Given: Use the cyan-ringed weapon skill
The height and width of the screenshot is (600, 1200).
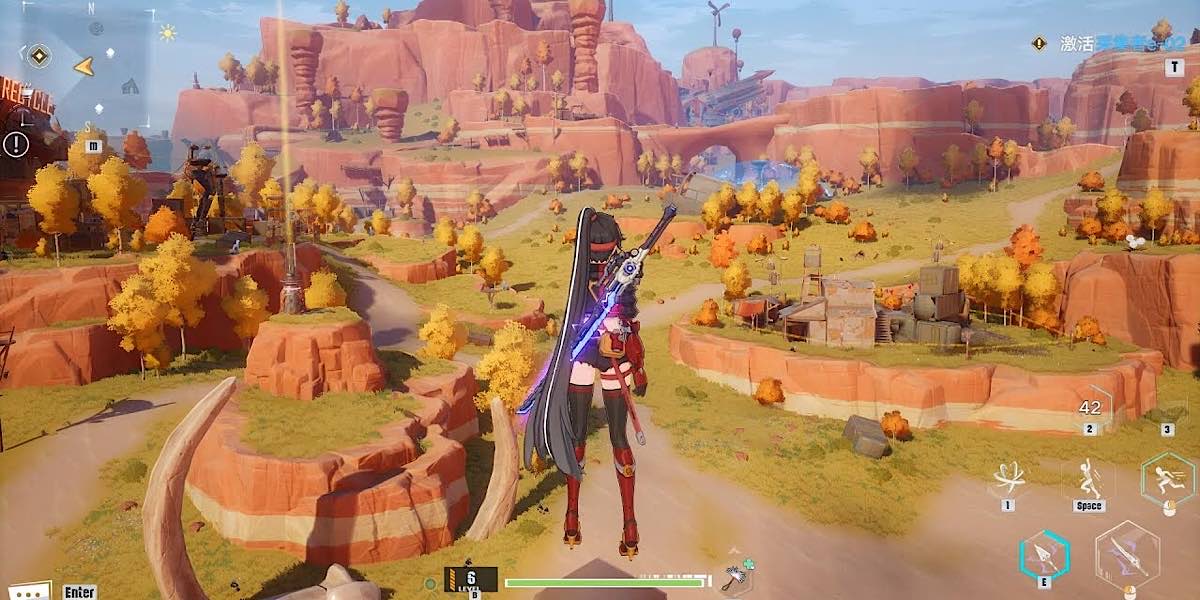Looking at the screenshot, I should tap(1044, 556).
